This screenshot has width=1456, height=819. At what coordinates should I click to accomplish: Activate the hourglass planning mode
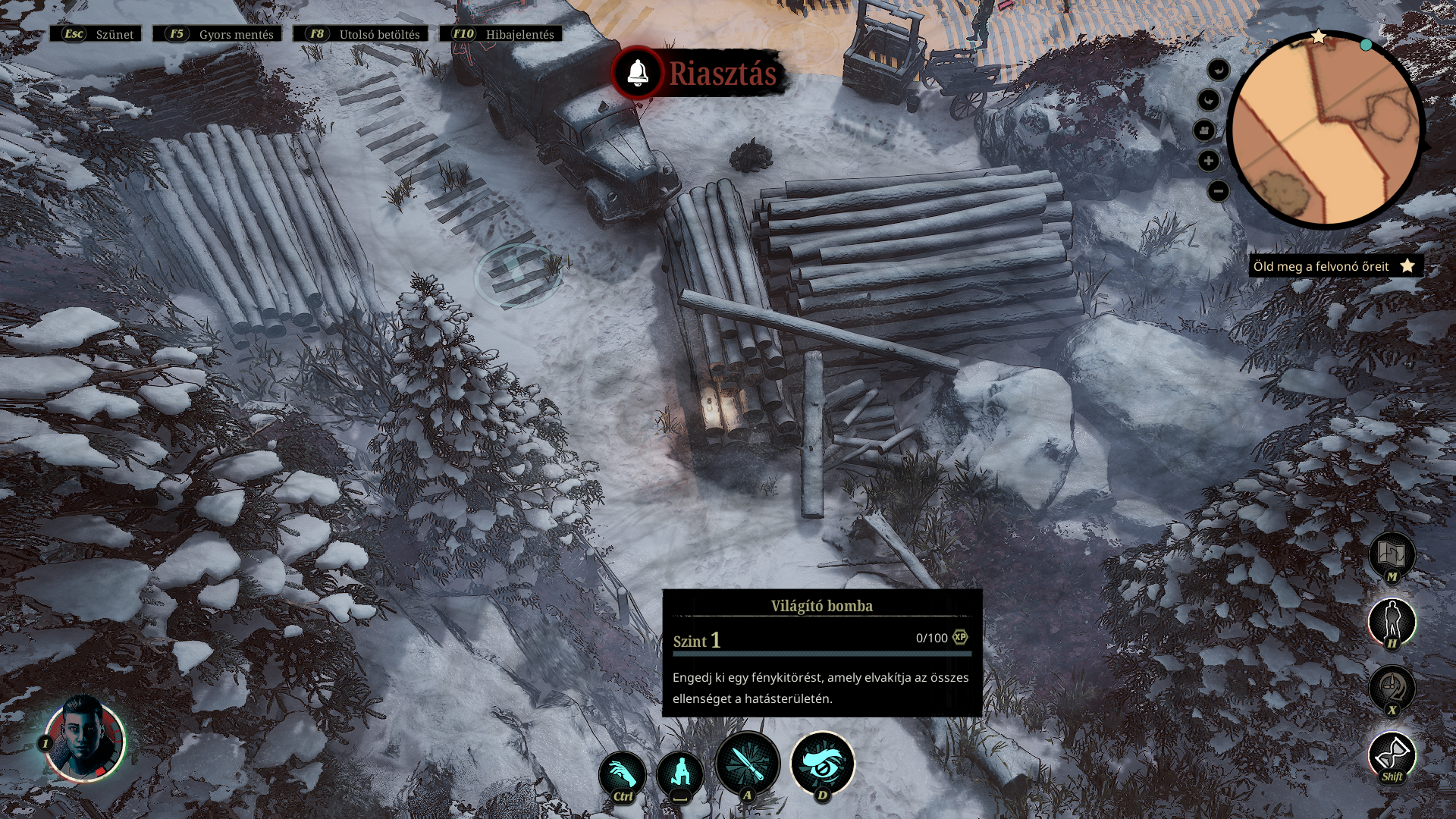point(1392,754)
